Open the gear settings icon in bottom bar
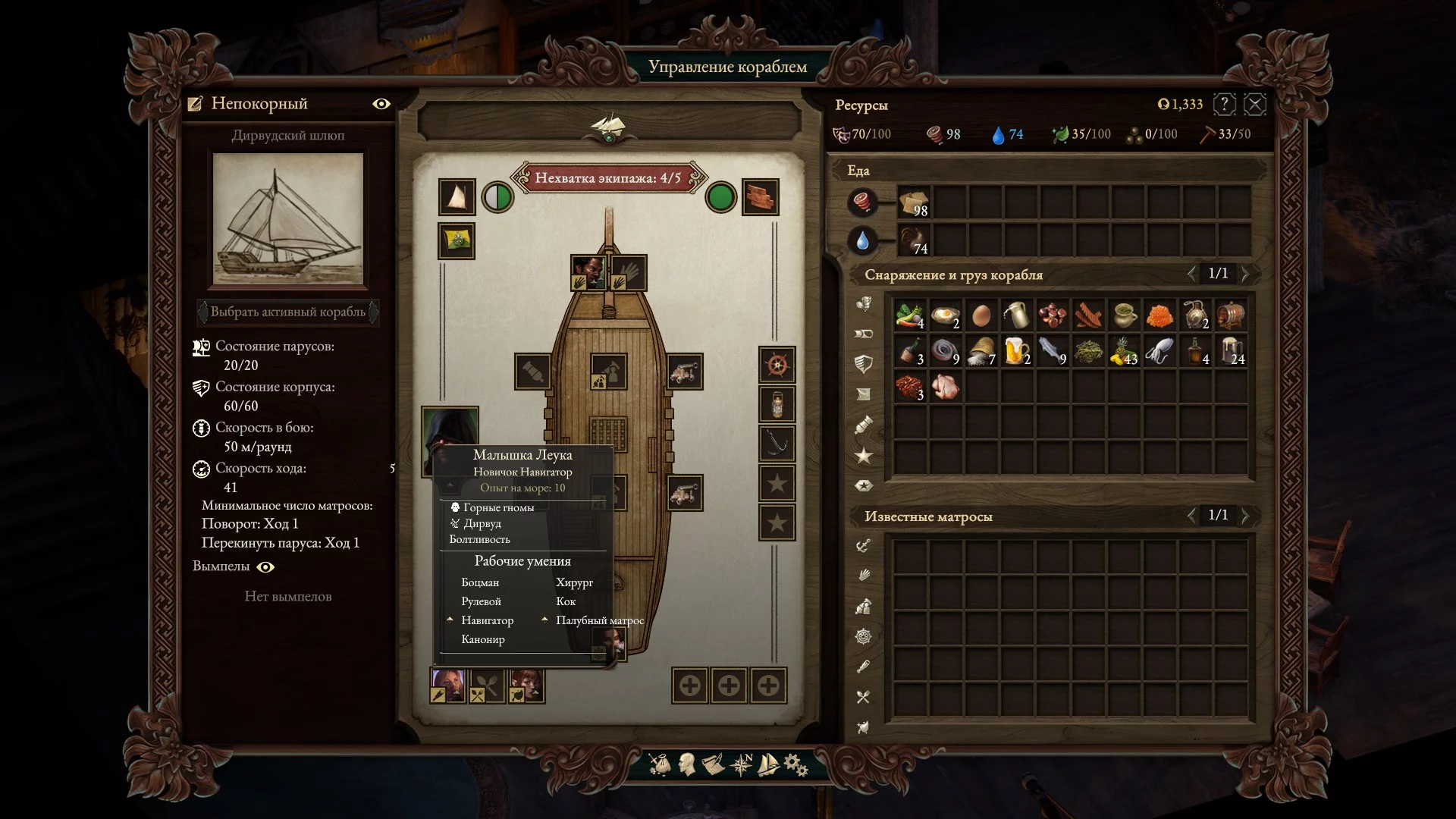This screenshot has height=819, width=1456. [x=795, y=764]
